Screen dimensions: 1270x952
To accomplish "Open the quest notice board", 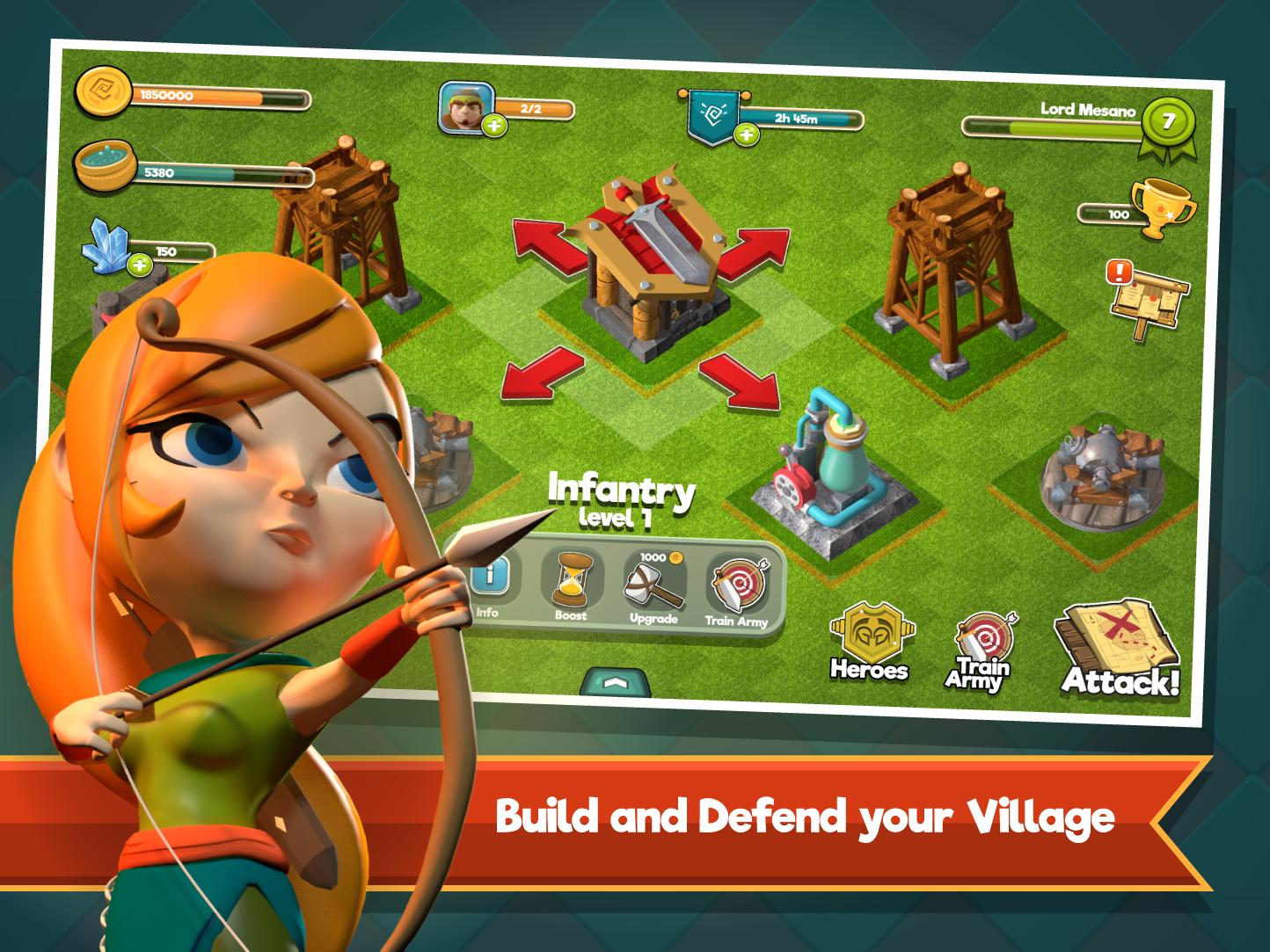I will pos(1148,297).
